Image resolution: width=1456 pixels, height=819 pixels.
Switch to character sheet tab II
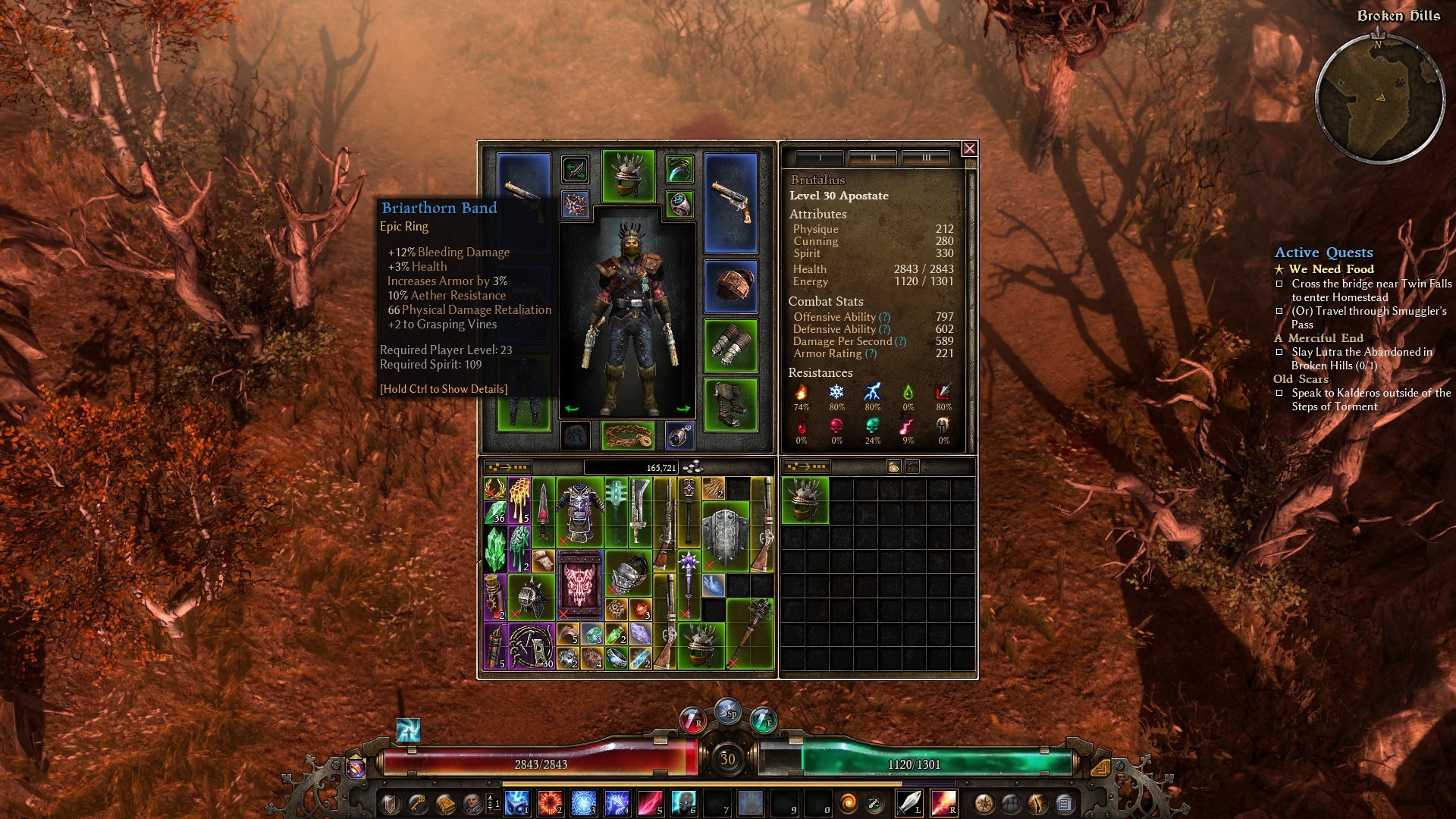click(873, 158)
